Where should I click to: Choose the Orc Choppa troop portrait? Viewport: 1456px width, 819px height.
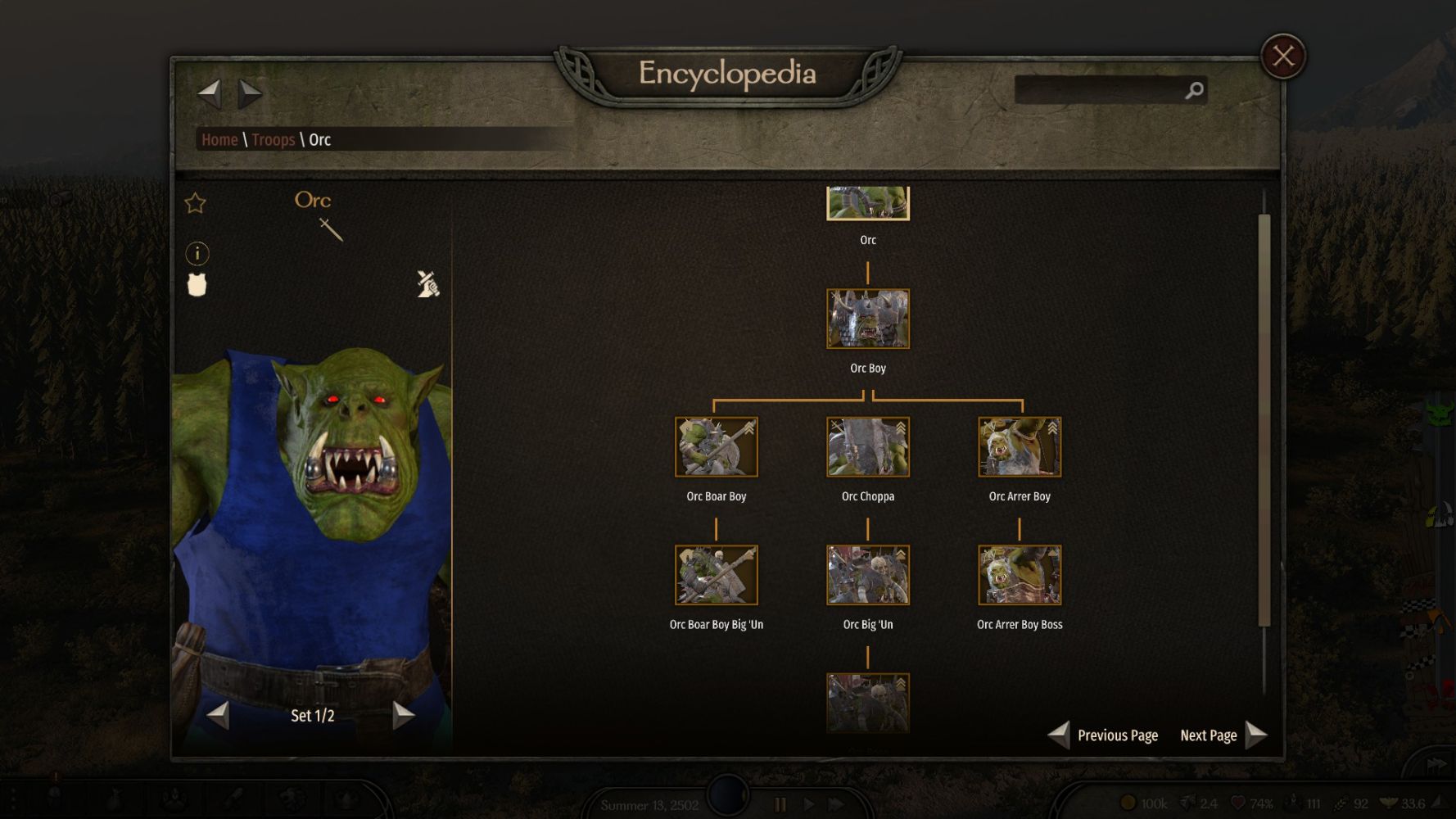[867, 447]
